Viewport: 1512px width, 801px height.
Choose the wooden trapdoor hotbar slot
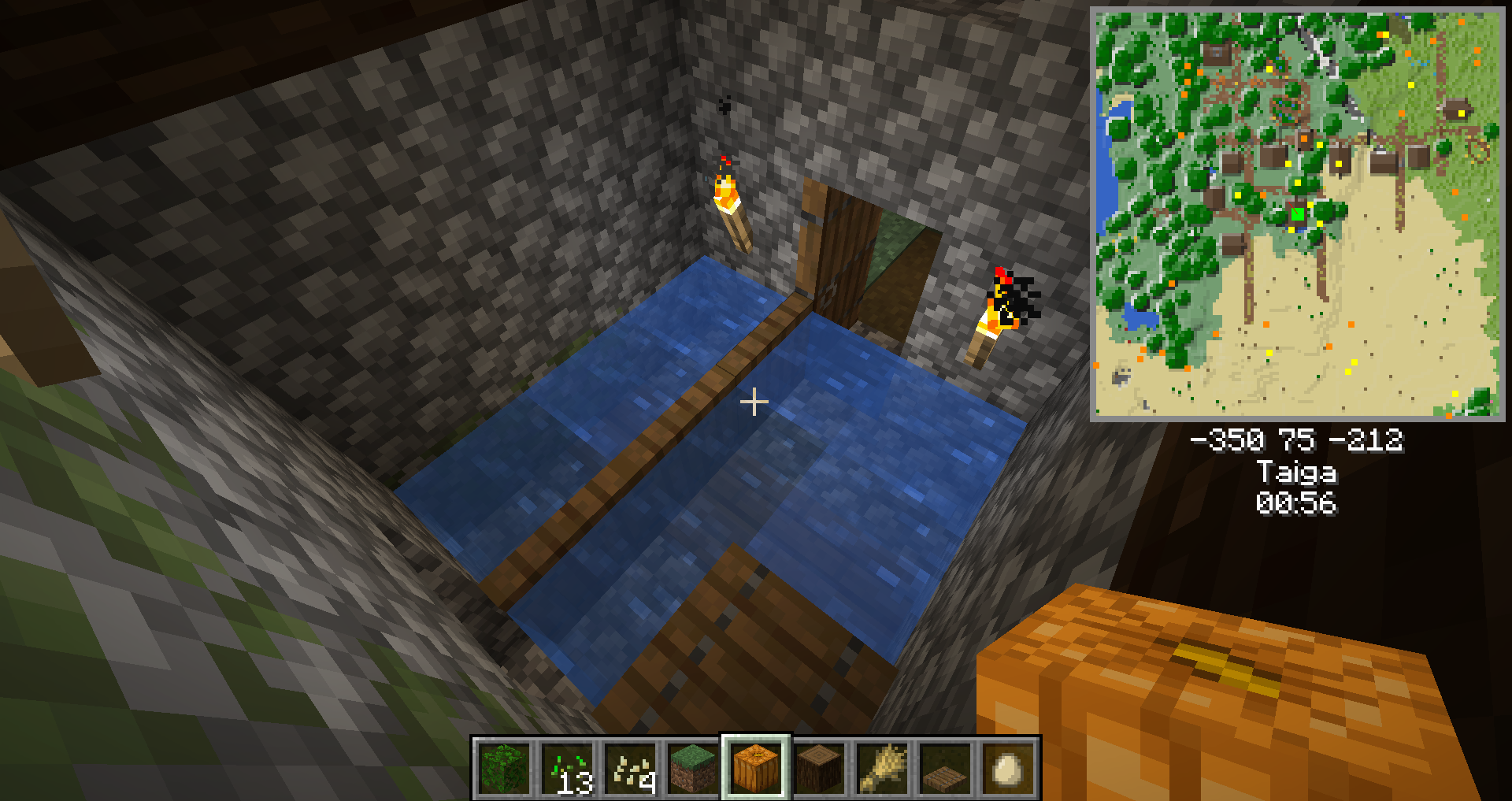pos(945,768)
